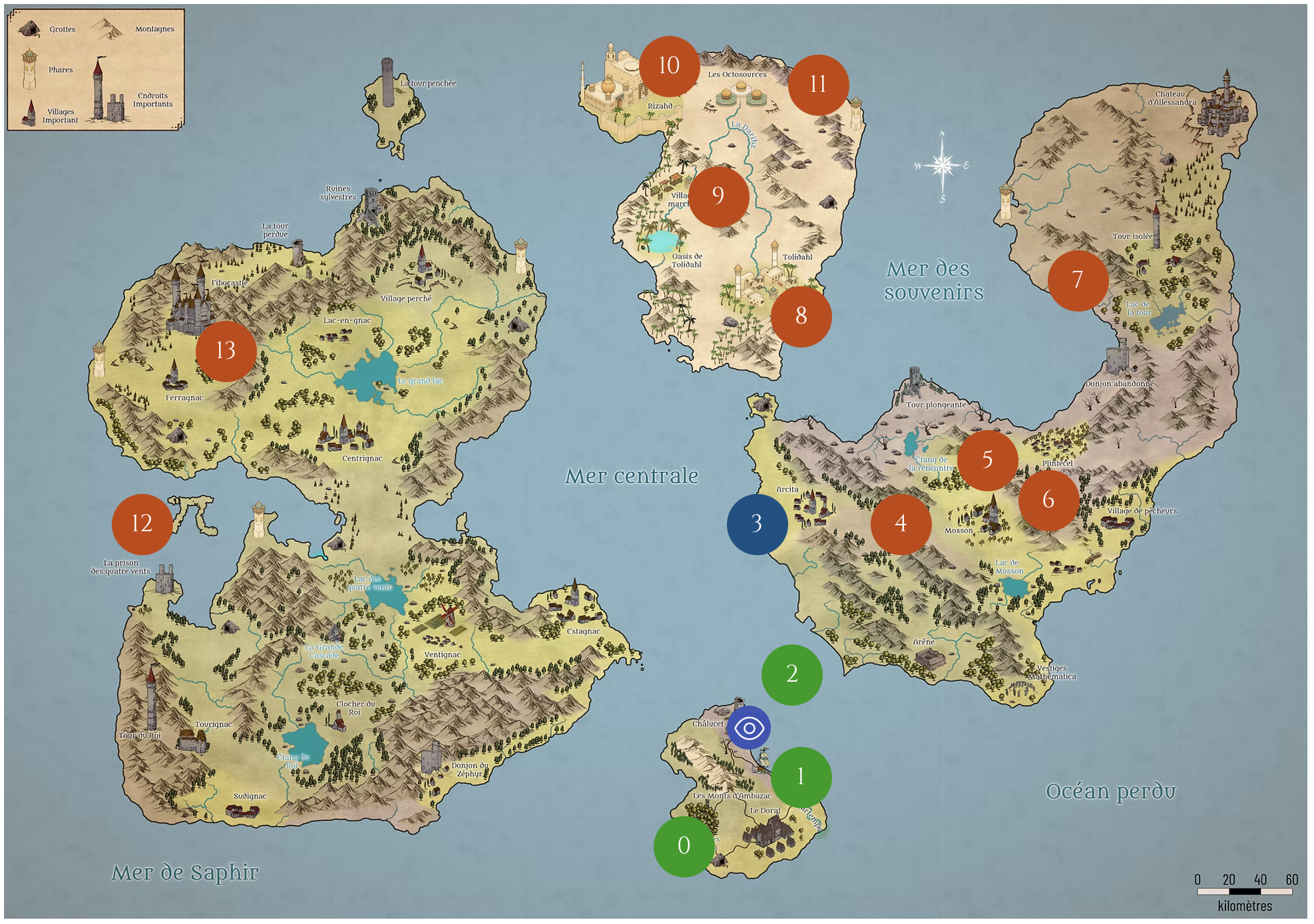Select orange marker number 5
This screenshot has width=1314, height=924.
pyautogui.click(x=987, y=460)
